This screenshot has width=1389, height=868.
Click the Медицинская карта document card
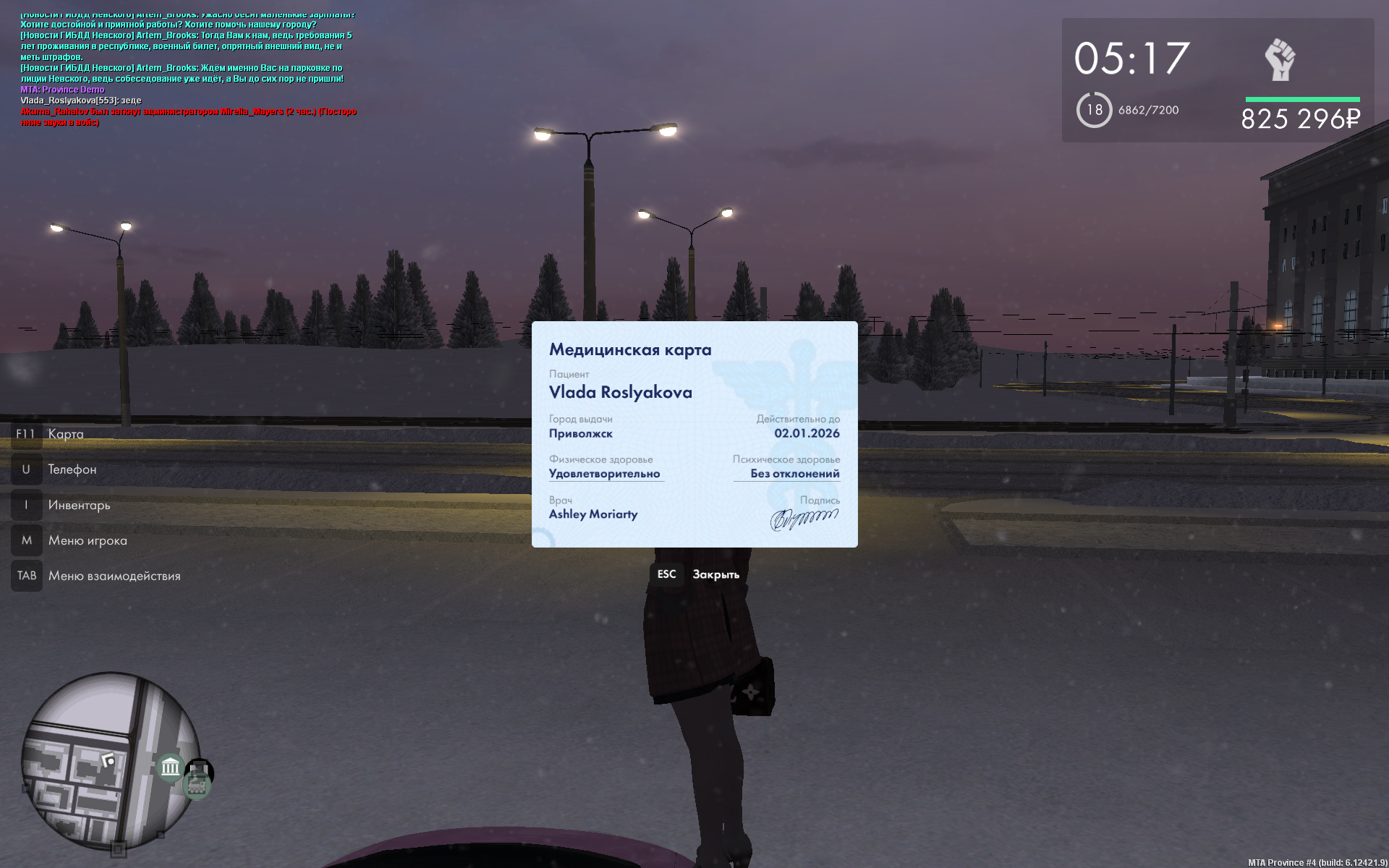coord(694,434)
